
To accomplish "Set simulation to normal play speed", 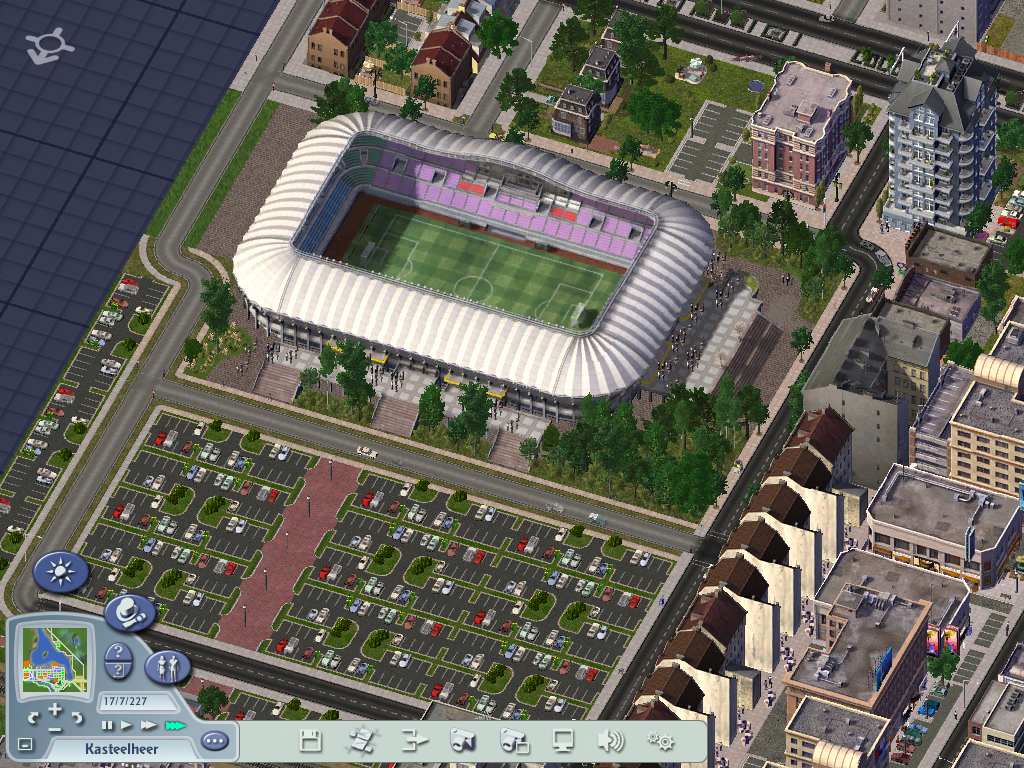I will tap(127, 724).
